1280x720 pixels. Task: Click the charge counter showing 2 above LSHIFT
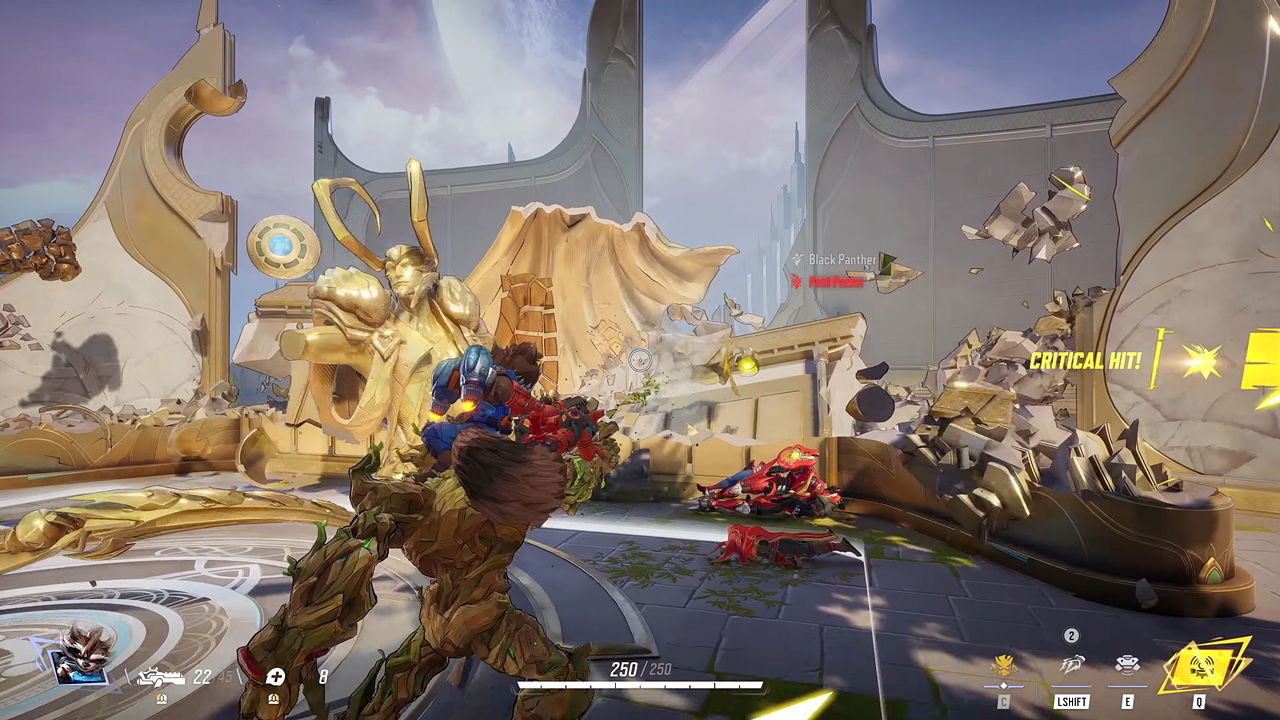pyautogui.click(x=1070, y=634)
